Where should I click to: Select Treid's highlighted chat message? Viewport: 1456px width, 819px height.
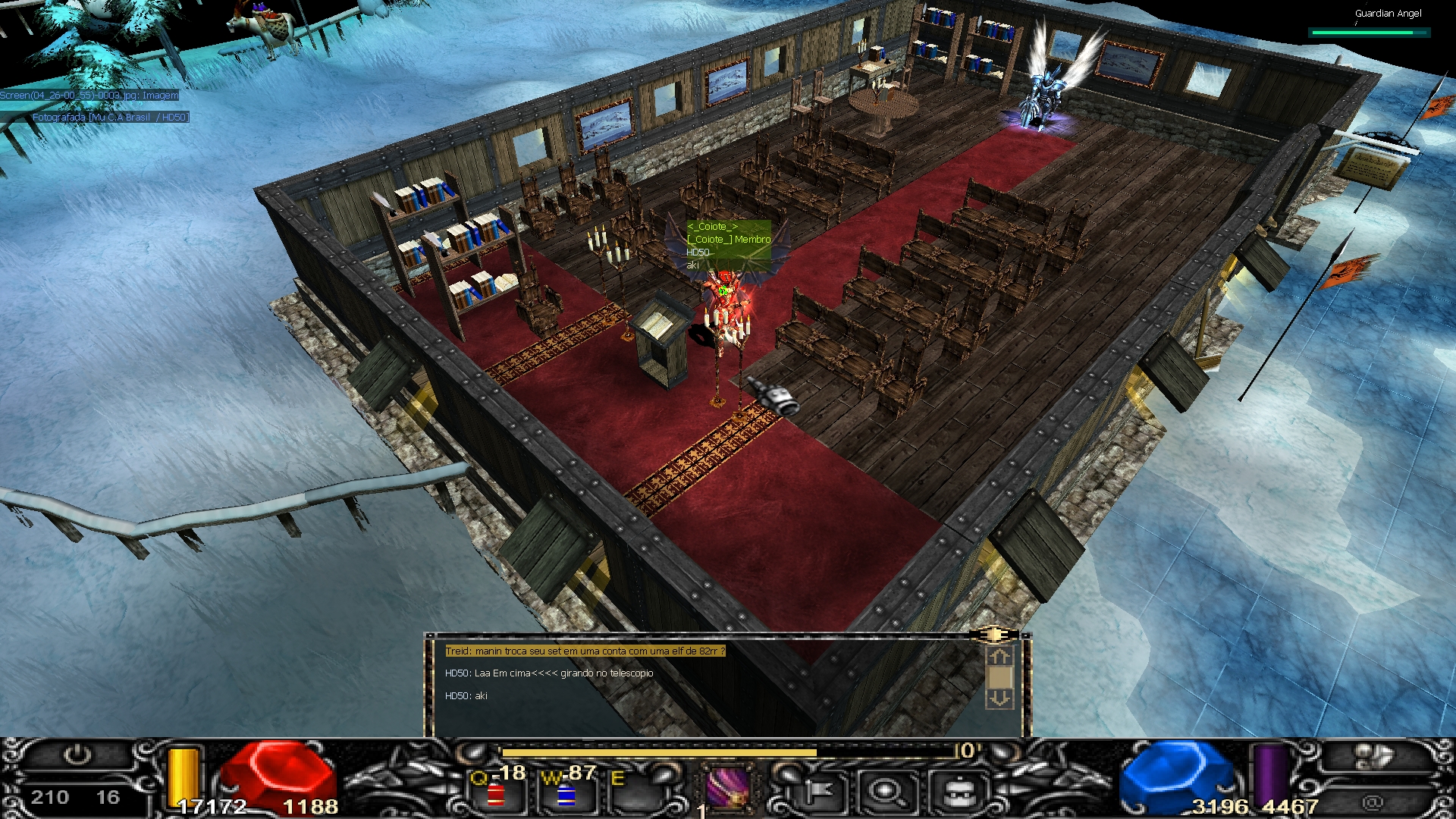pyautogui.click(x=585, y=651)
